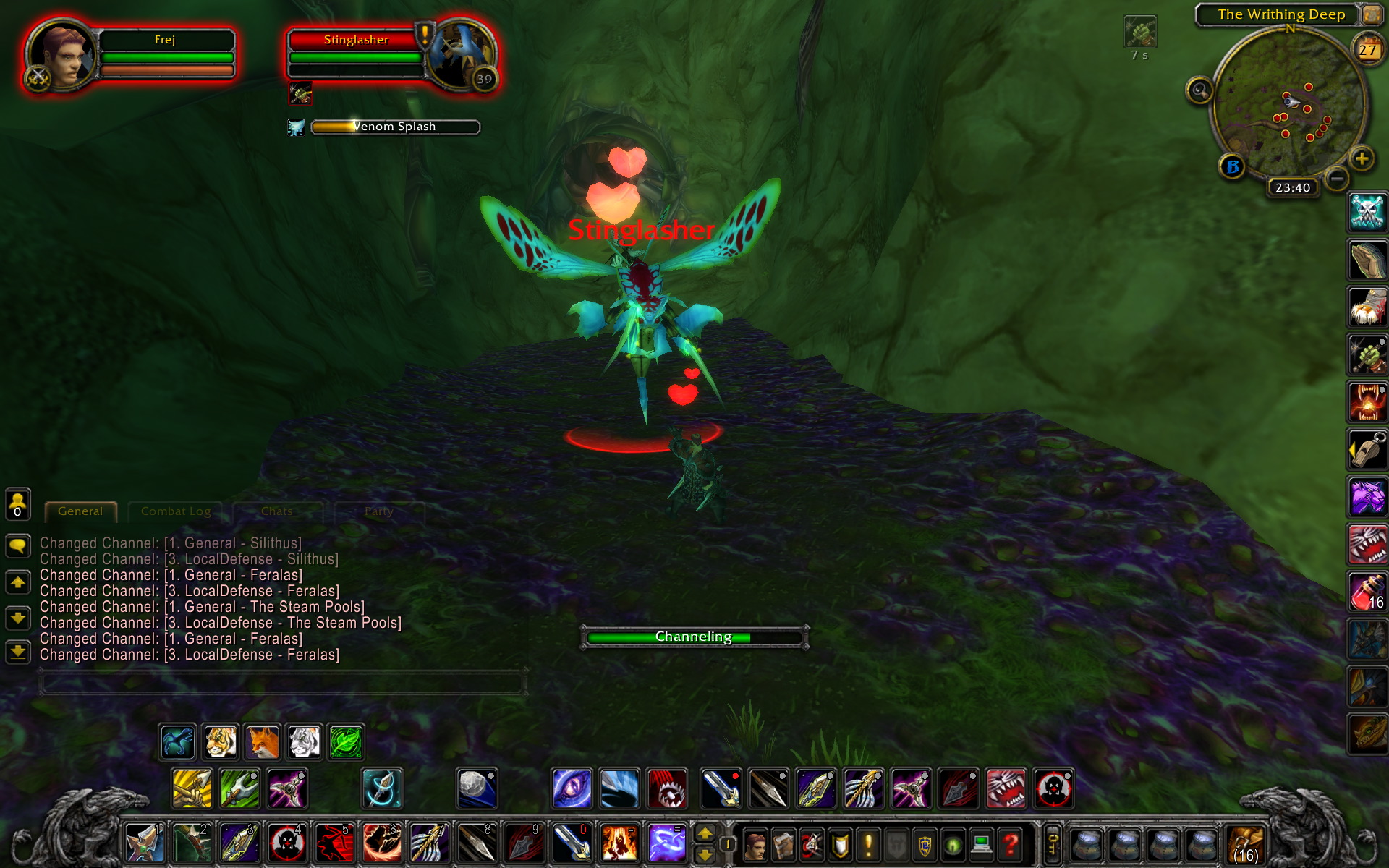Click the LFG green eye icon

coord(954,844)
